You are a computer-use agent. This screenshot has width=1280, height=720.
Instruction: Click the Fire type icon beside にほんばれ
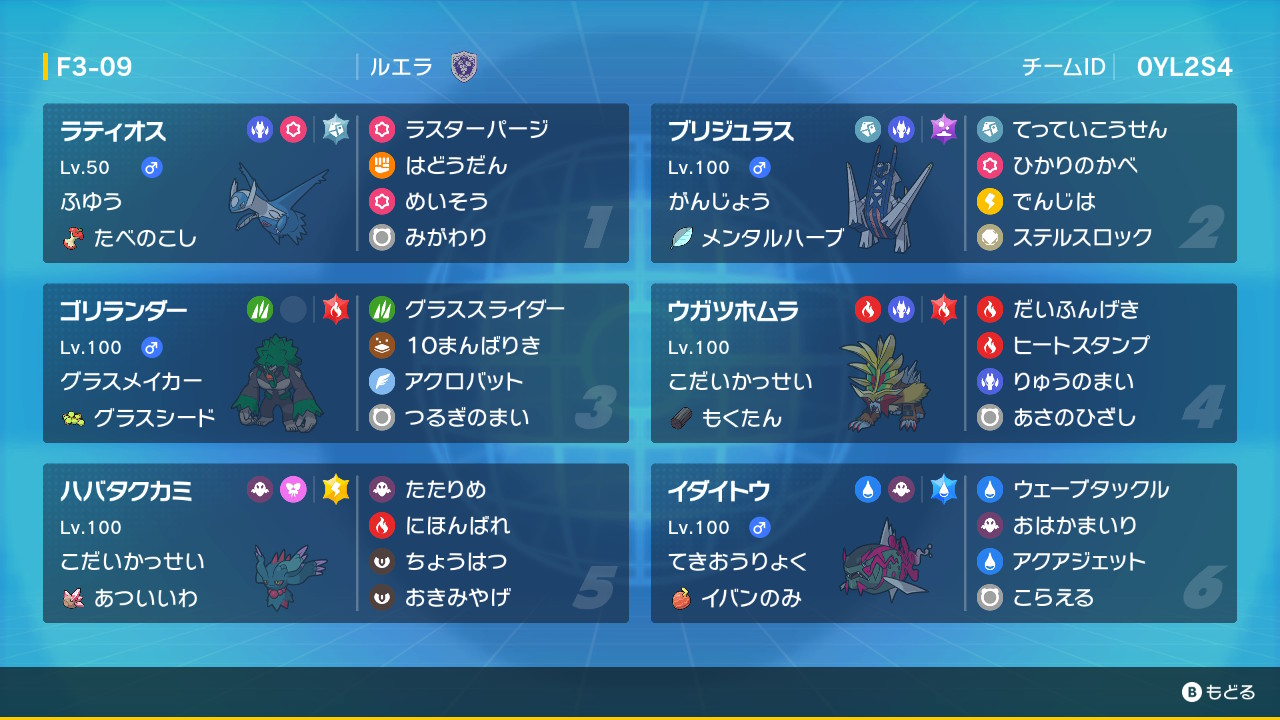pyautogui.click(x=383, y=525)
